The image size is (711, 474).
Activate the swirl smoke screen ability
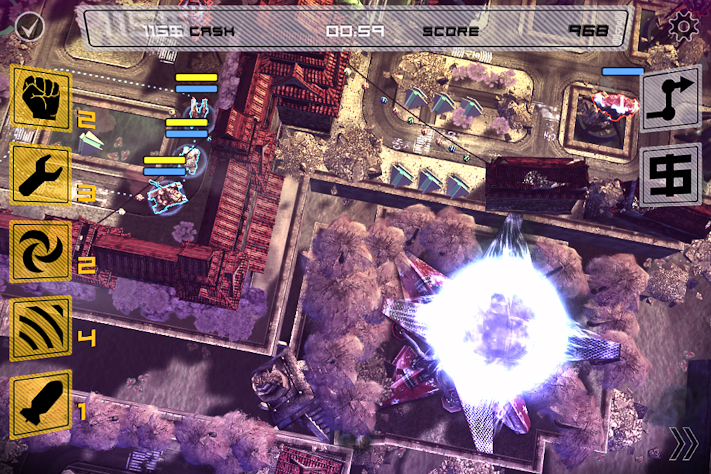click(41, 251)
